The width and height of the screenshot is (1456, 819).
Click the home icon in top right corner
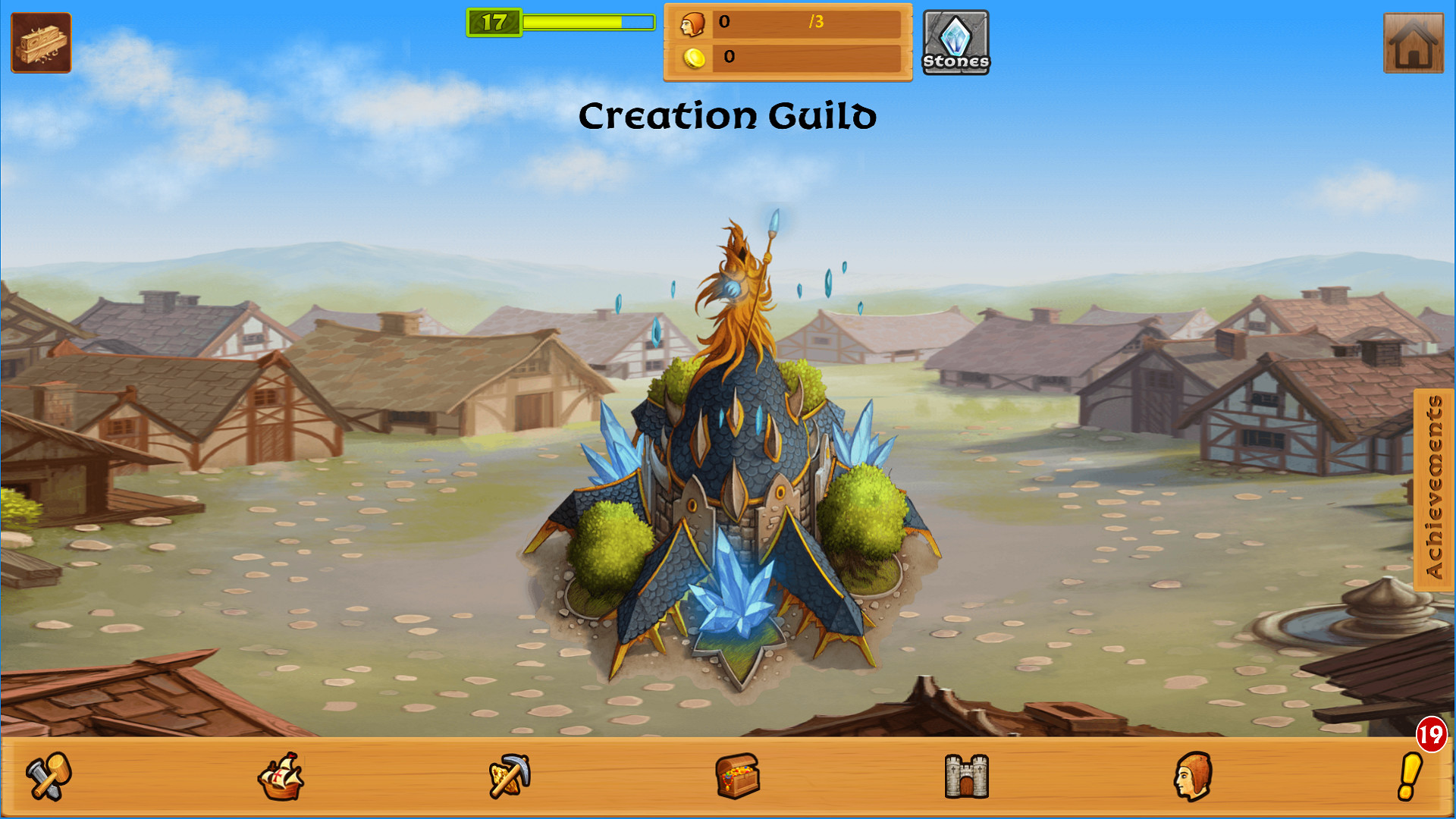point(1413,42)
